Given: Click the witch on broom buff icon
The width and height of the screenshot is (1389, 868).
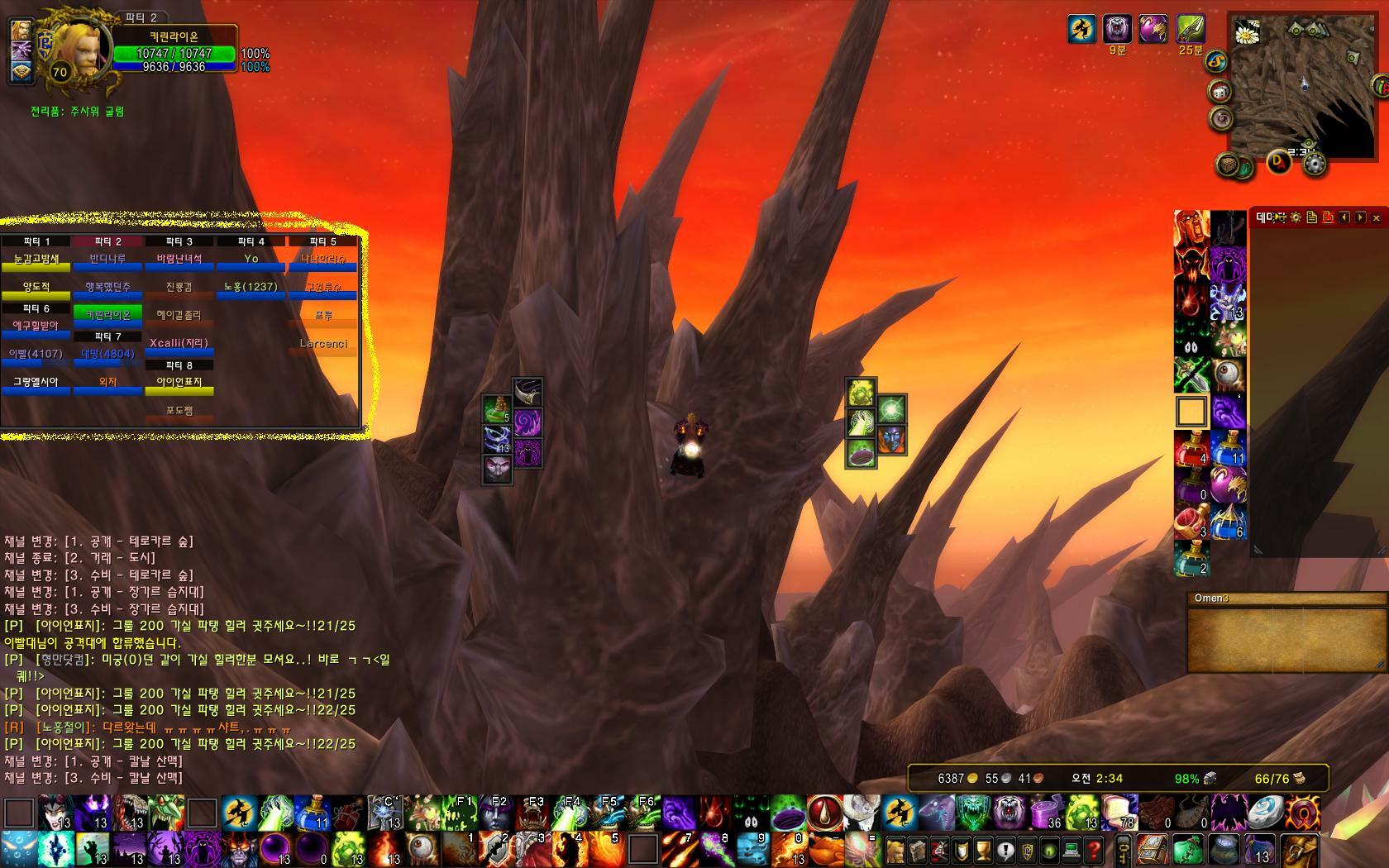Looking at the screenshot, I should pos(1081,30).
